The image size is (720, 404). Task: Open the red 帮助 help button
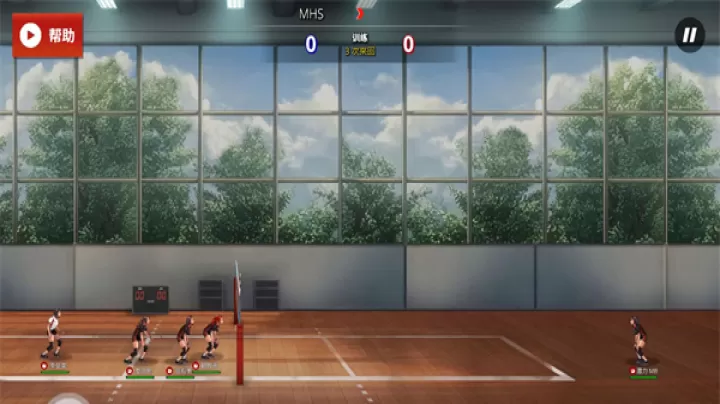48,36
